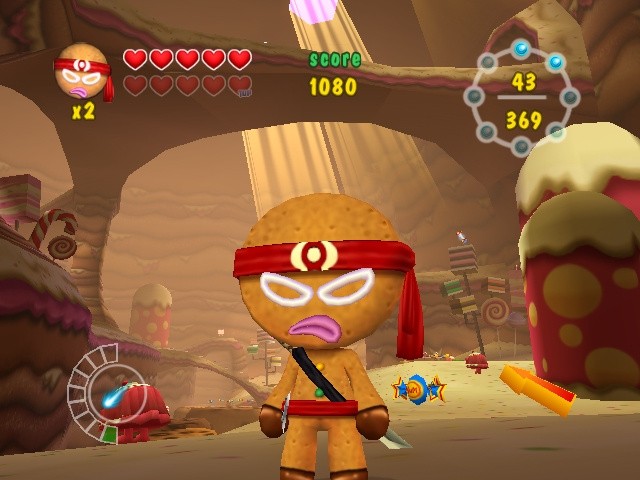
Task: Click the gingerbread ninja portrait icon
Action: click(83, 72)
